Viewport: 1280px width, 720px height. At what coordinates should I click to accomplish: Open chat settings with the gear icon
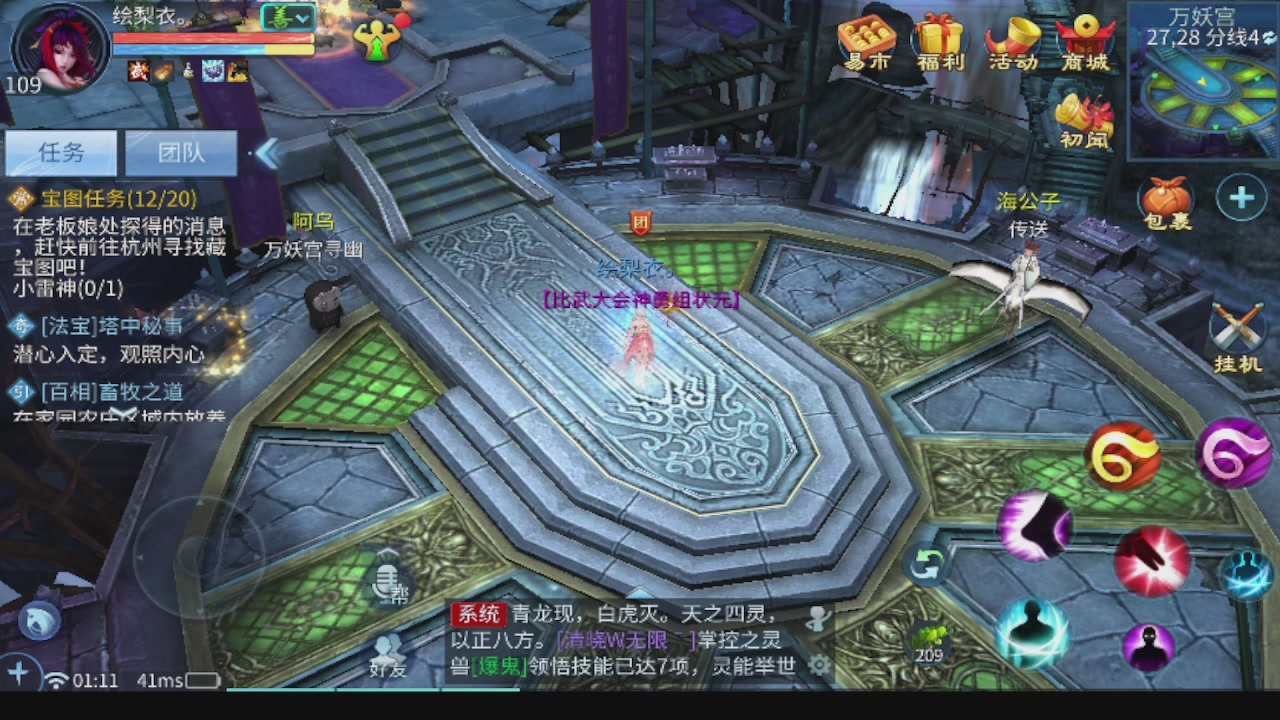coord(820,663)
